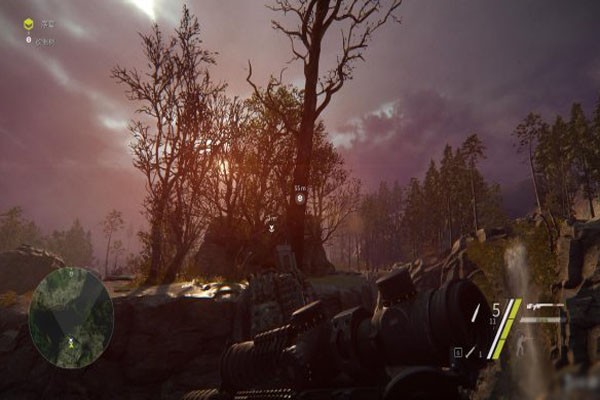600x400 pixels.
Task: Open the circular minimap
Action: click(x=71, y=316)
